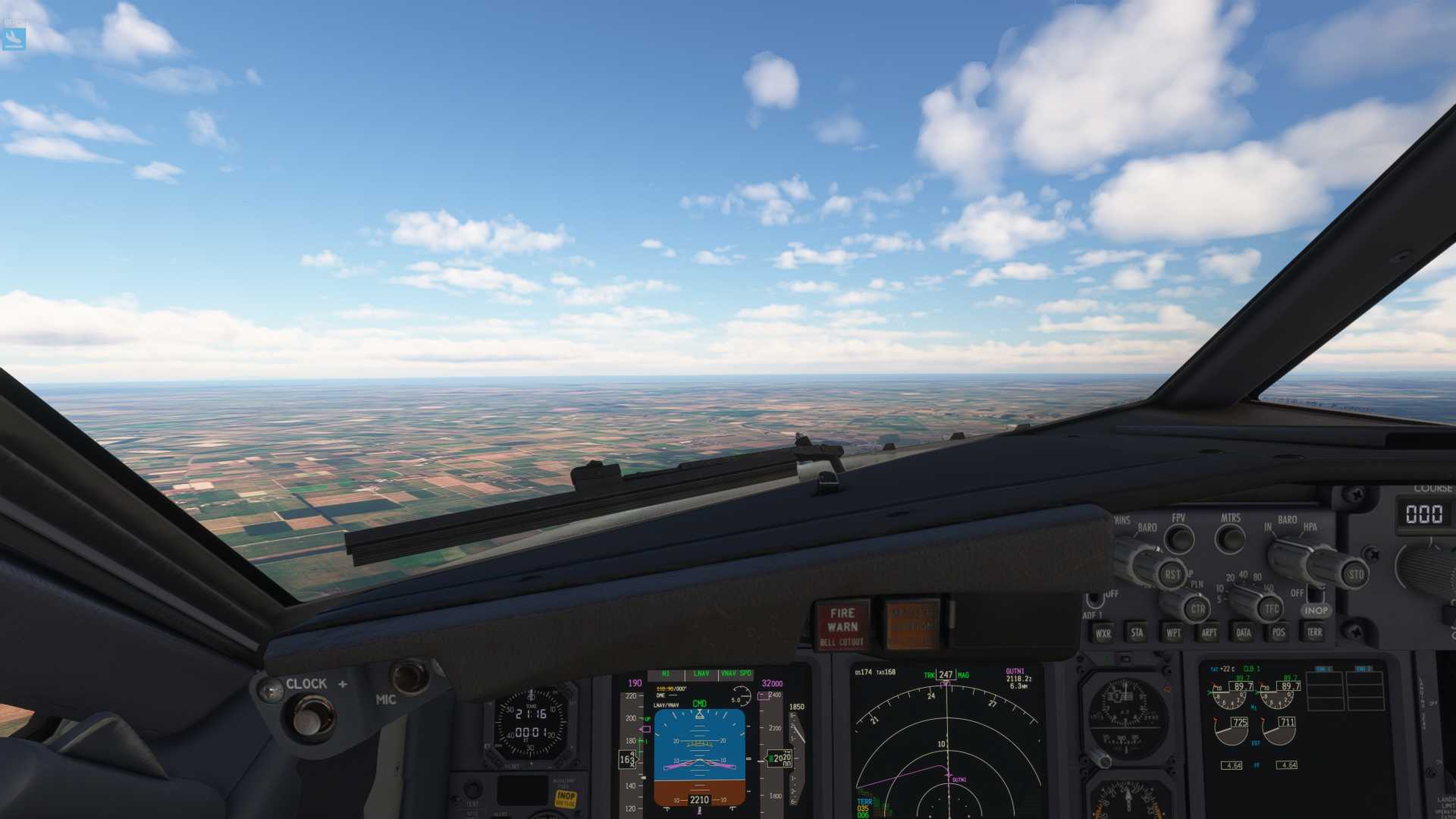This screenshot has width=1456, height=819.
Task: Center the map with the CTR button
Action: (1197, 609)
